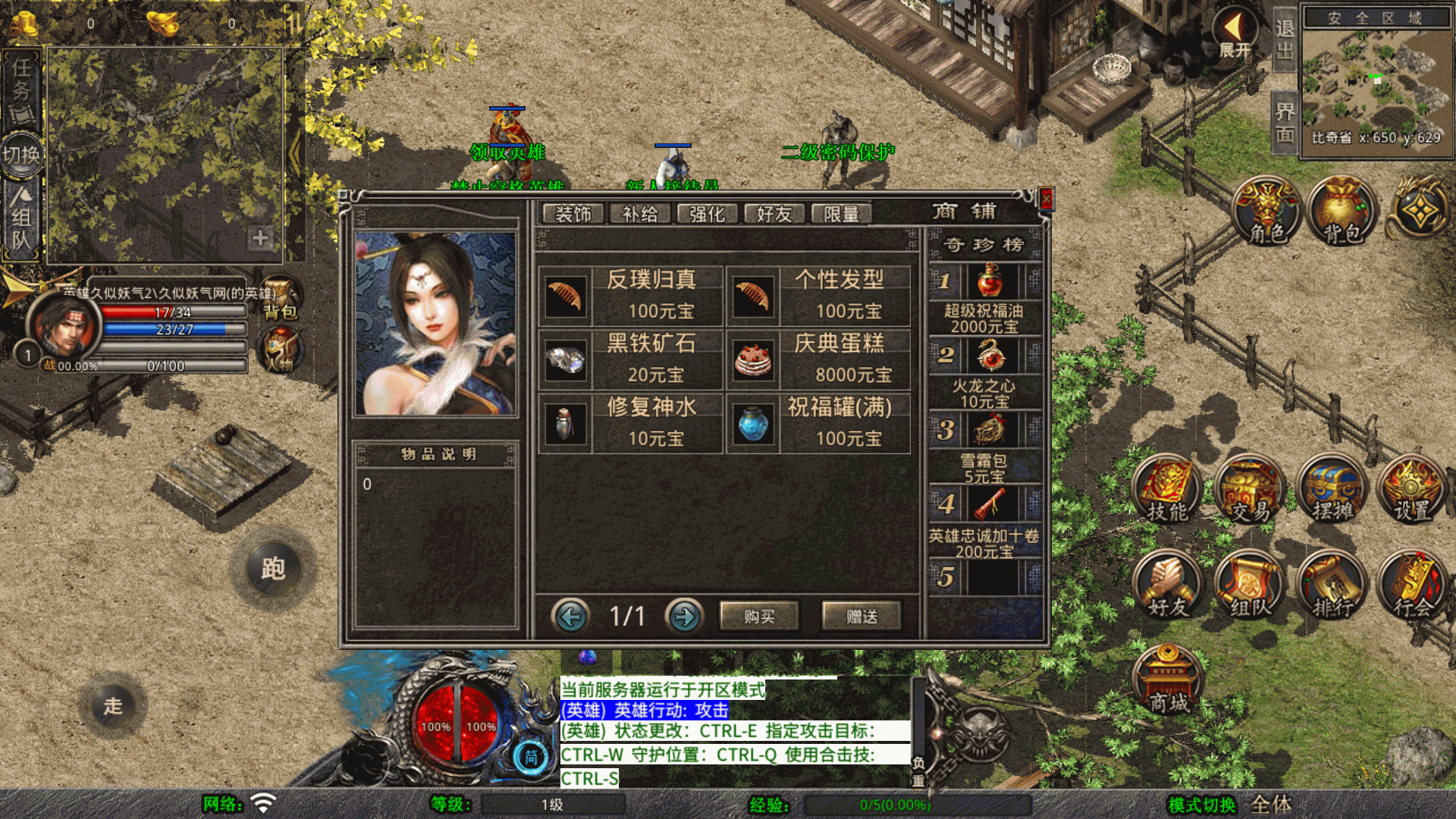Screen dimensions: 1456x819
Task: Open the 设置 settings icon
Action: [x=1411, y=491]
